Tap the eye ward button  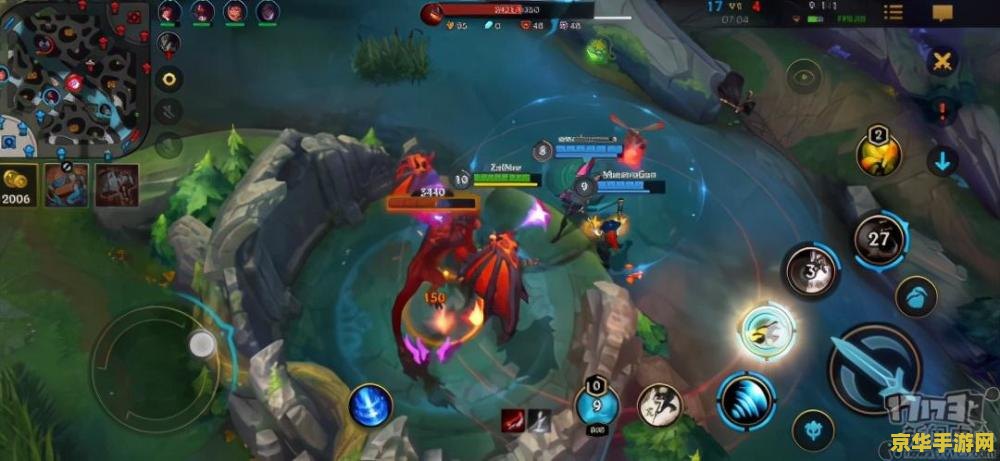tap(803, 76)
